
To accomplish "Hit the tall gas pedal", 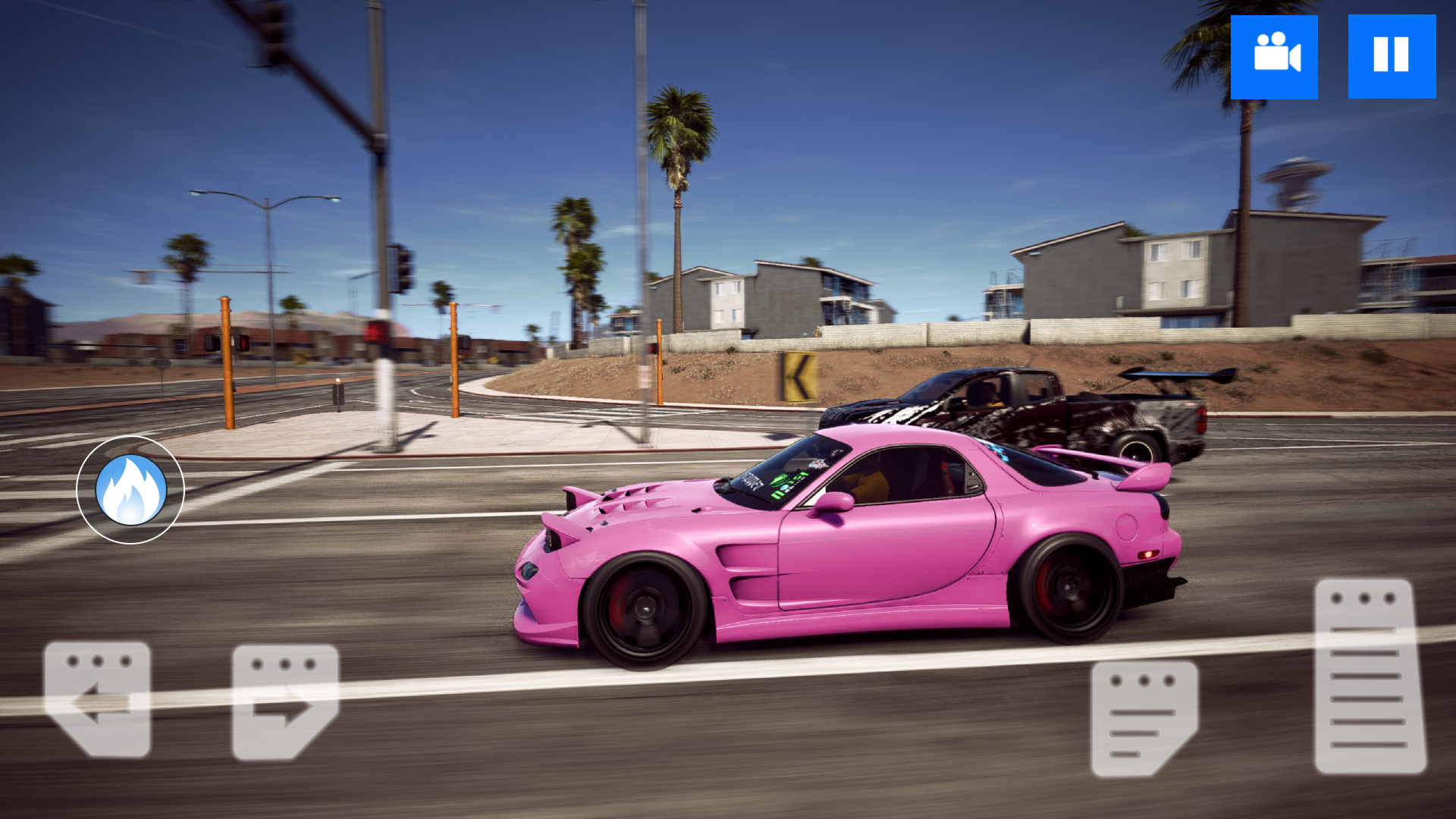I will click(1370, 676).
